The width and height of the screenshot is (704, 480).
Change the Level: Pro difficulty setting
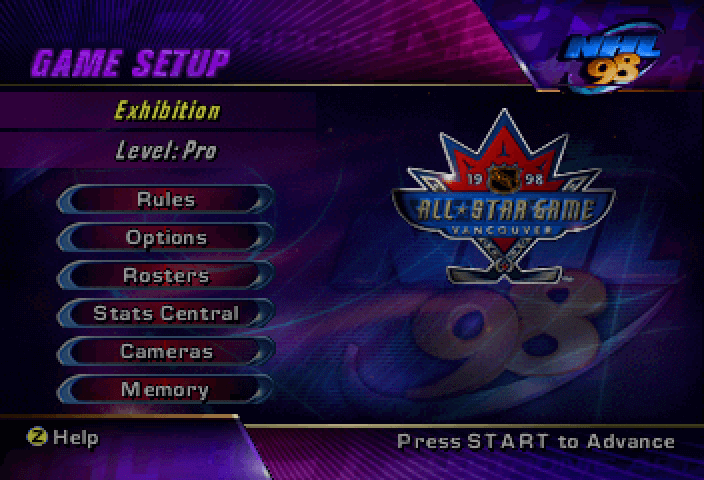pos(166,152)
